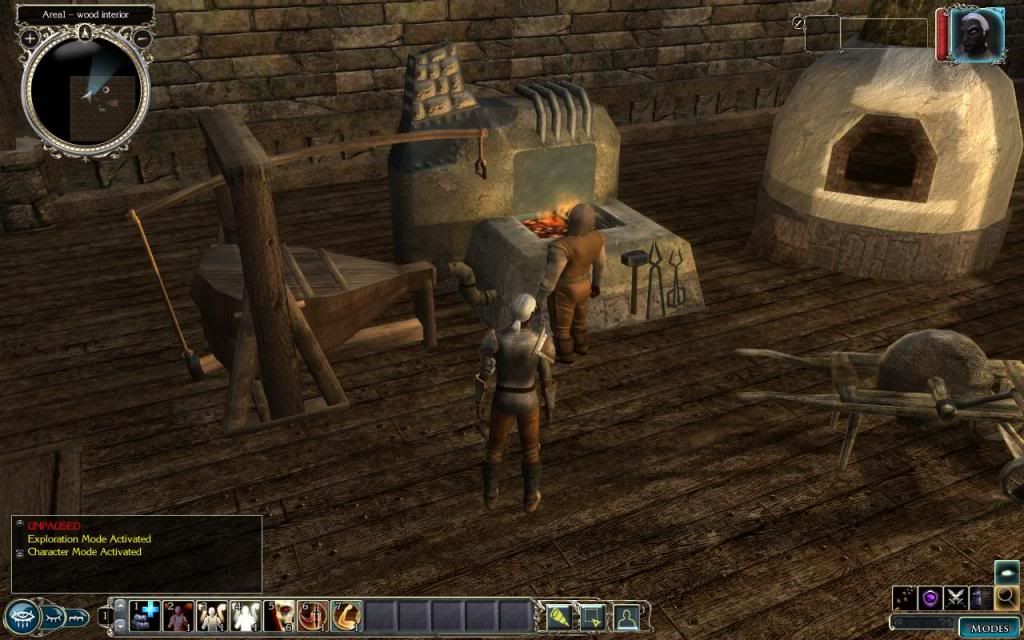Click the north compass arrow above the minimap
Viewport: 1024px width, 640px height.
pyautogui.click(x=86, y=33)
